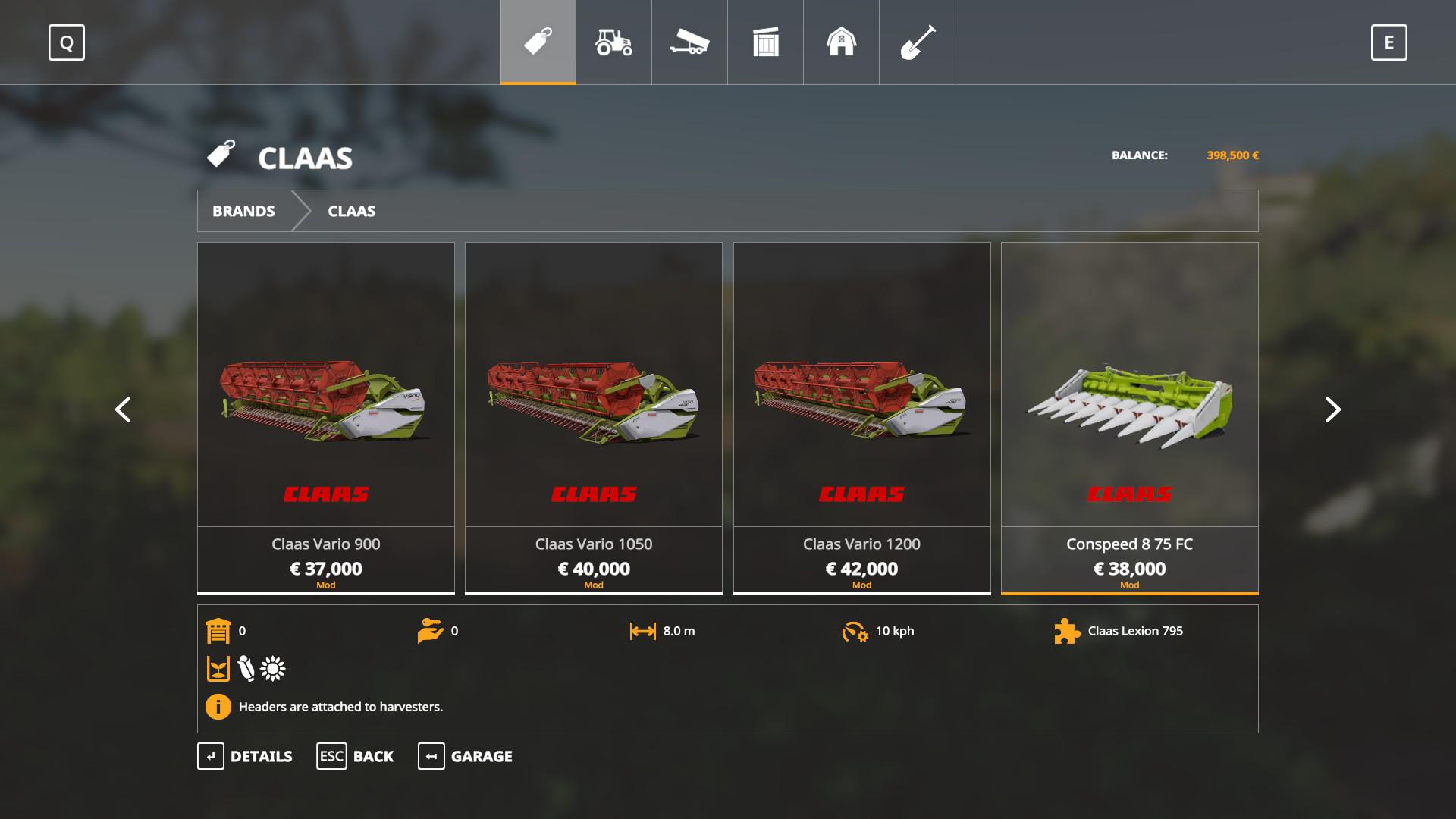The image size is (1456, 819).
Task: Open DETAILS for selected item
Action: [x=245, y=756]
